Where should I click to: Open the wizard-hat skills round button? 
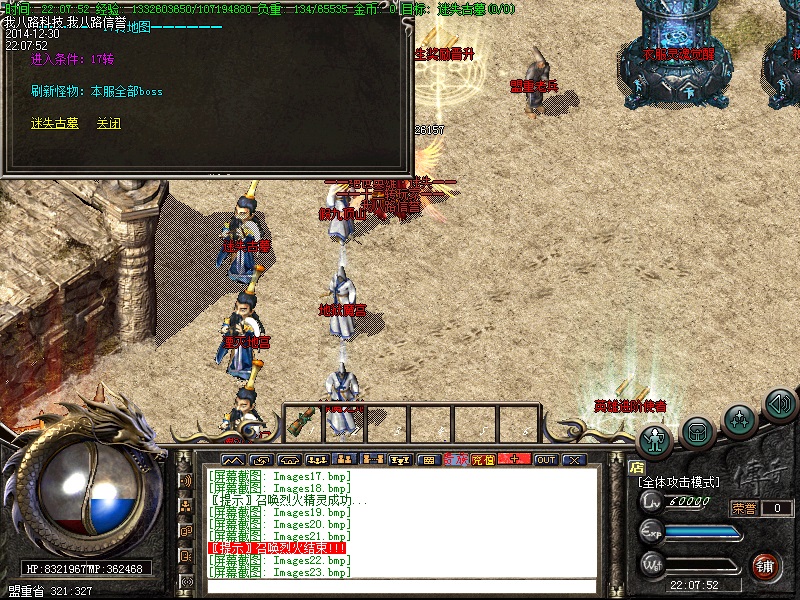[x=739, y=417]
